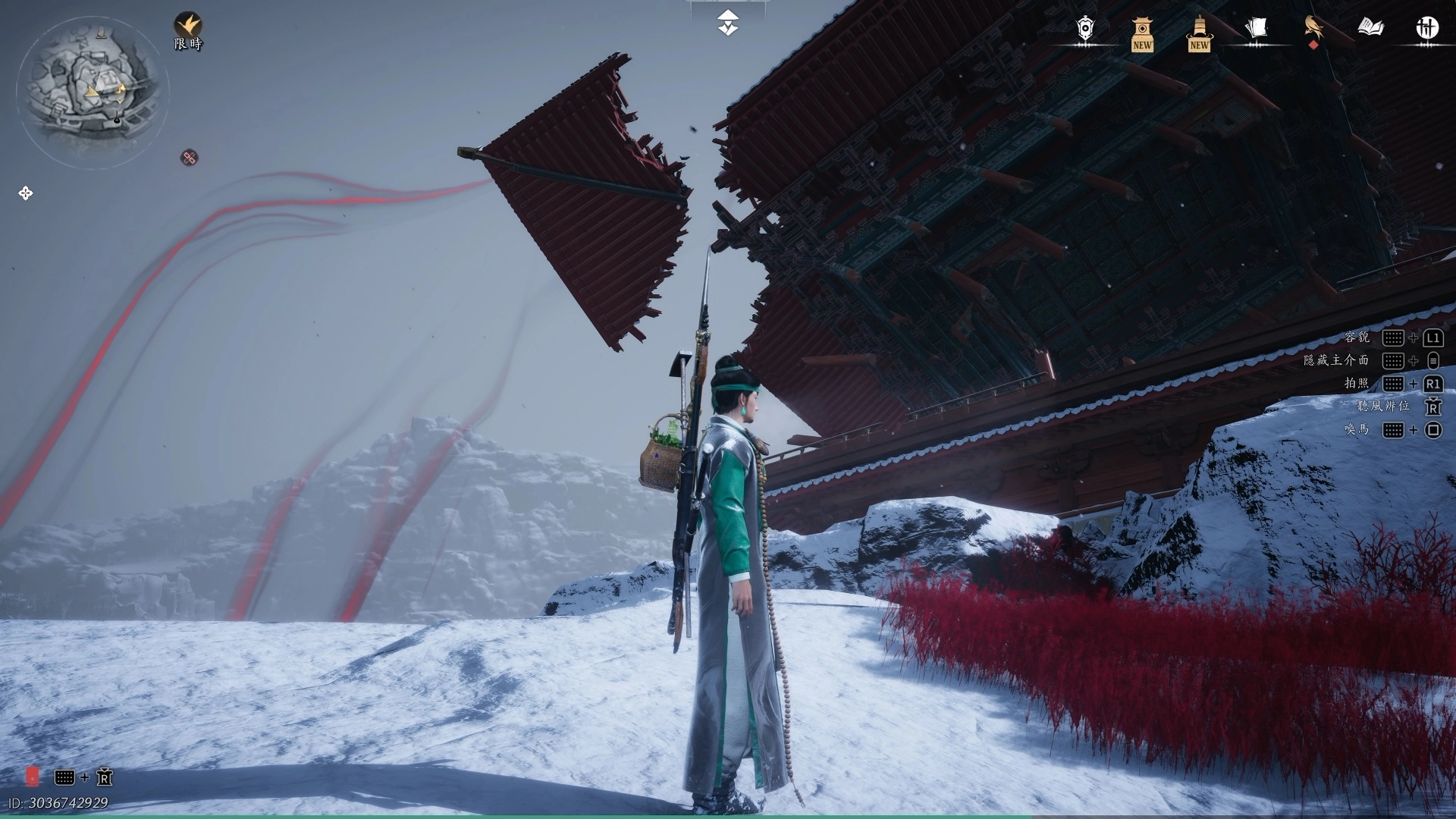The height and width of the screenshot is (819, 1456).
Task: Click the white four-petal diamond icon
Action: point(26,193)
